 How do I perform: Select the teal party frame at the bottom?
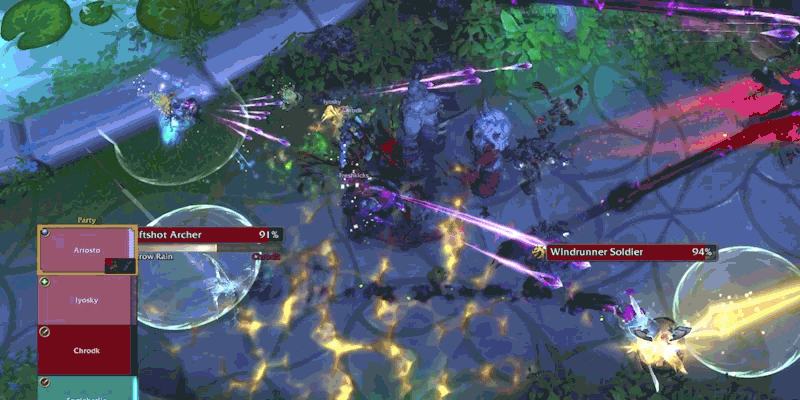(x=86, y=388)
